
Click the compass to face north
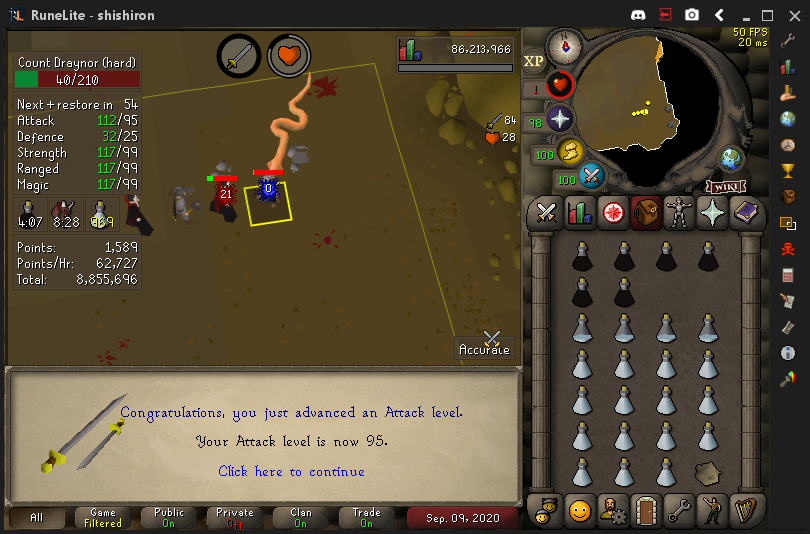(x=565, y=45)
